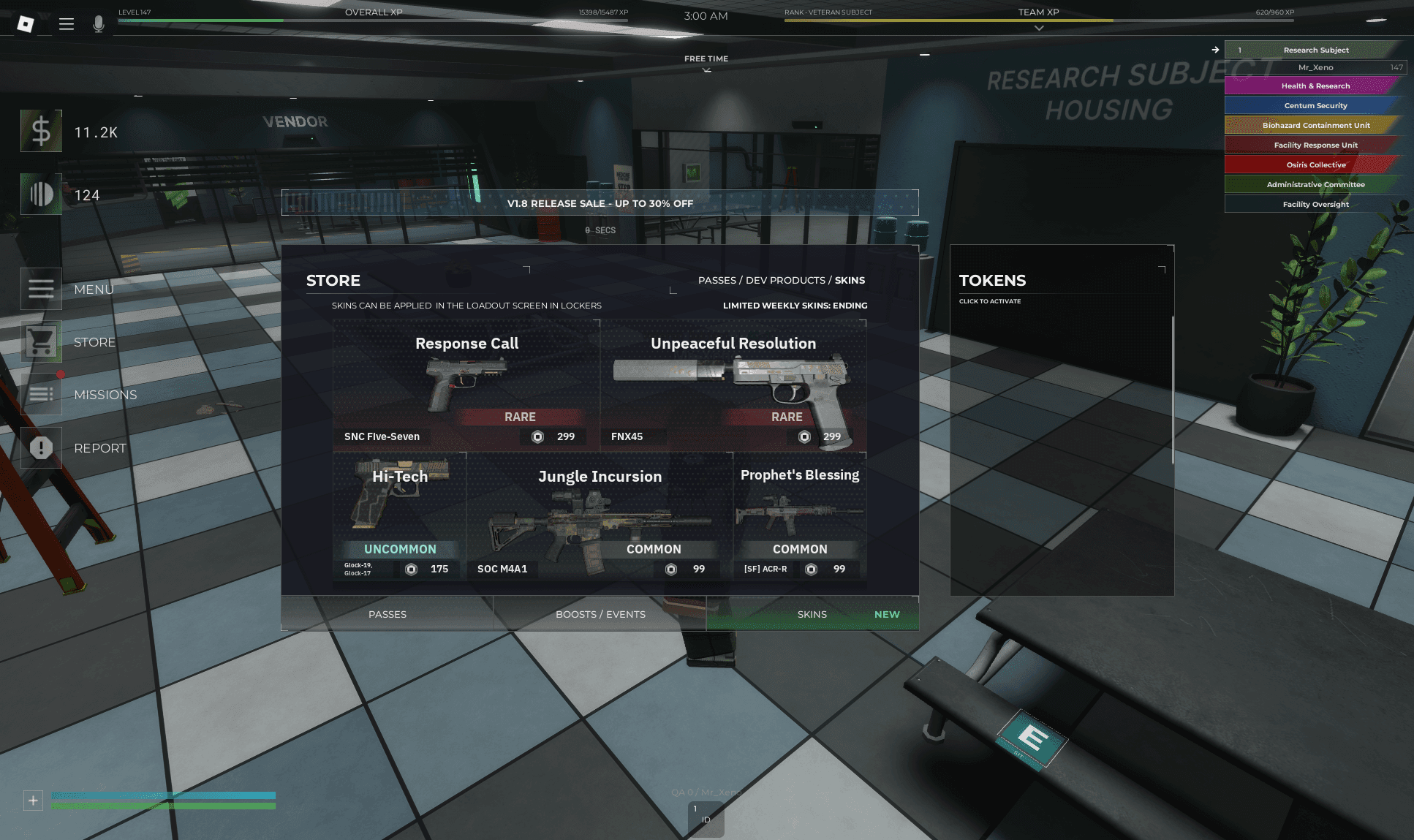Click the REPORT warning icon

(41, 447)
